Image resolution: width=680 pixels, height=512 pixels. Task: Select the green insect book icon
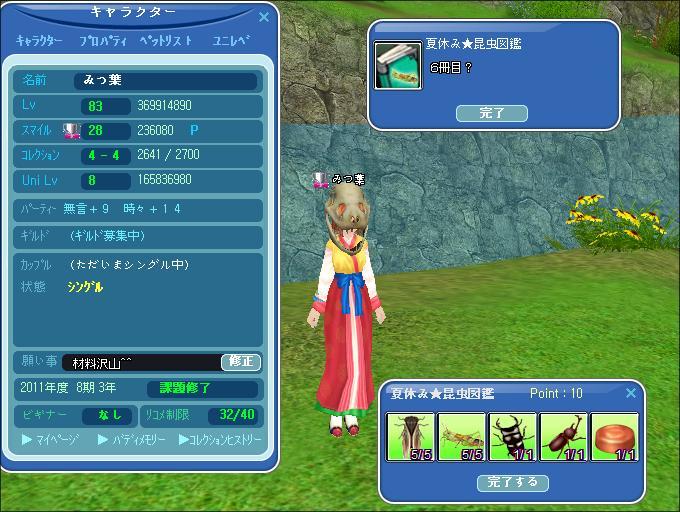pos(398,65)
